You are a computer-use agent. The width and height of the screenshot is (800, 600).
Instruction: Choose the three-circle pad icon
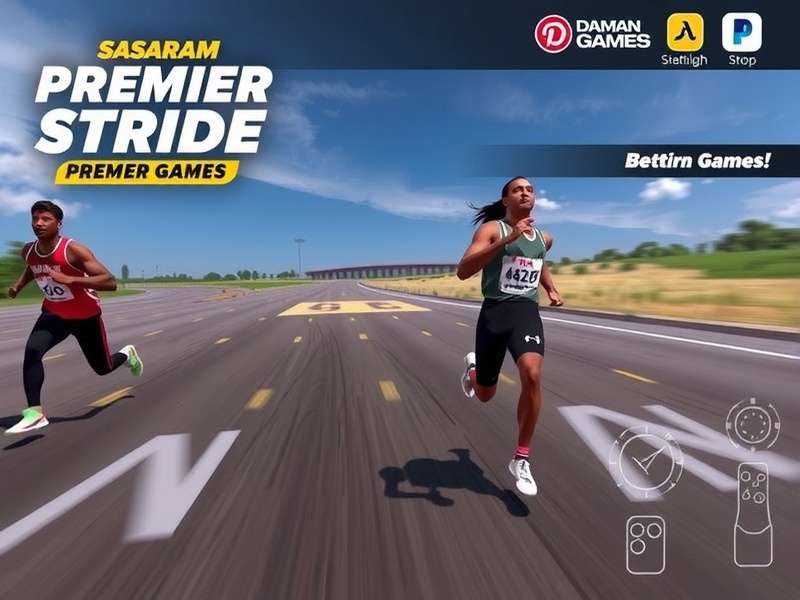click(x=645, y=543)
